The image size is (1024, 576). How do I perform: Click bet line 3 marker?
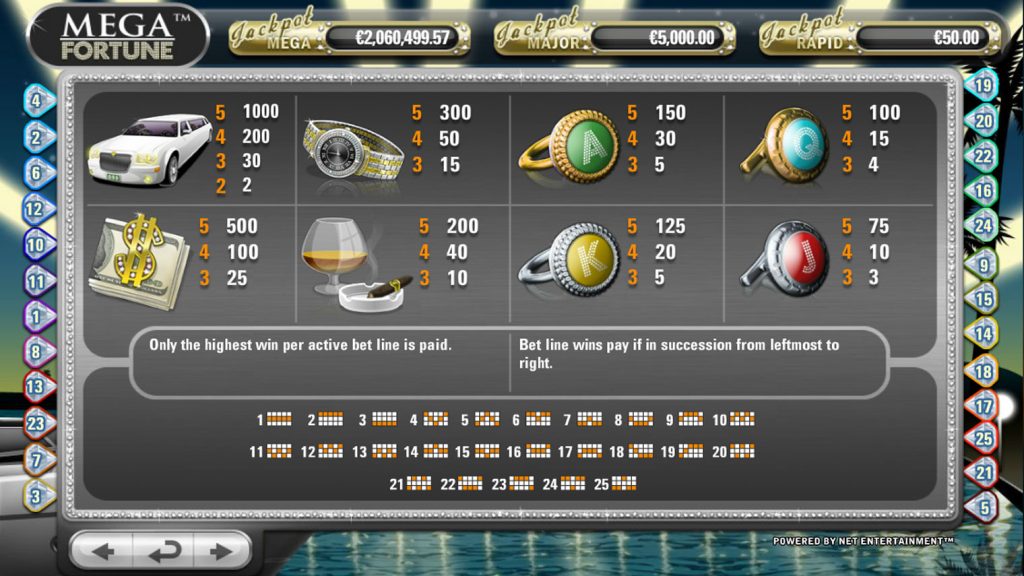click(x=37, y=494)
